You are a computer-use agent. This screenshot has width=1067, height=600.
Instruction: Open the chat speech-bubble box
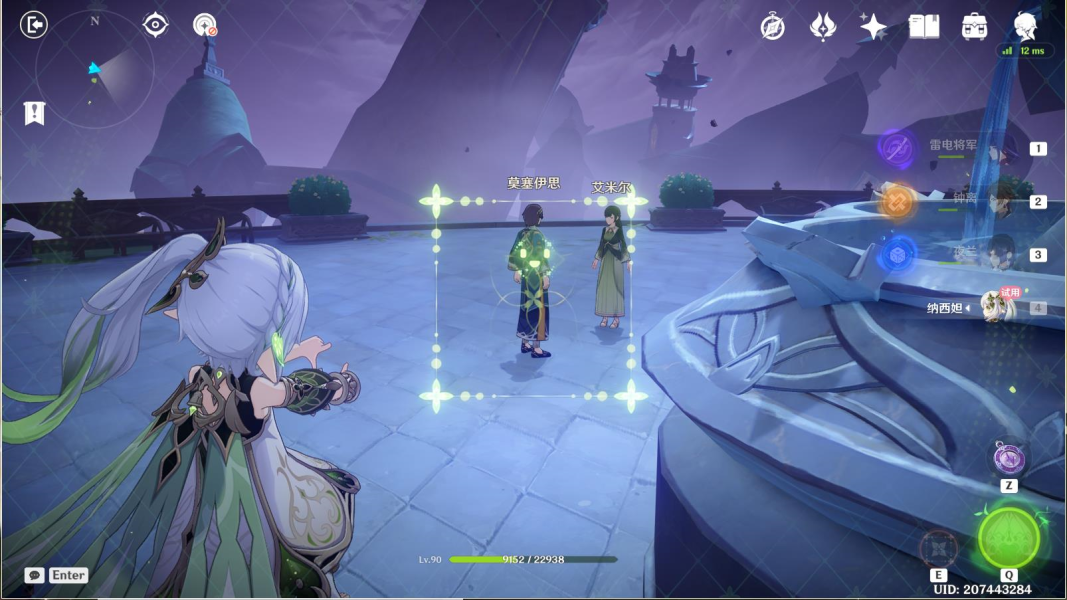(35, 575)
